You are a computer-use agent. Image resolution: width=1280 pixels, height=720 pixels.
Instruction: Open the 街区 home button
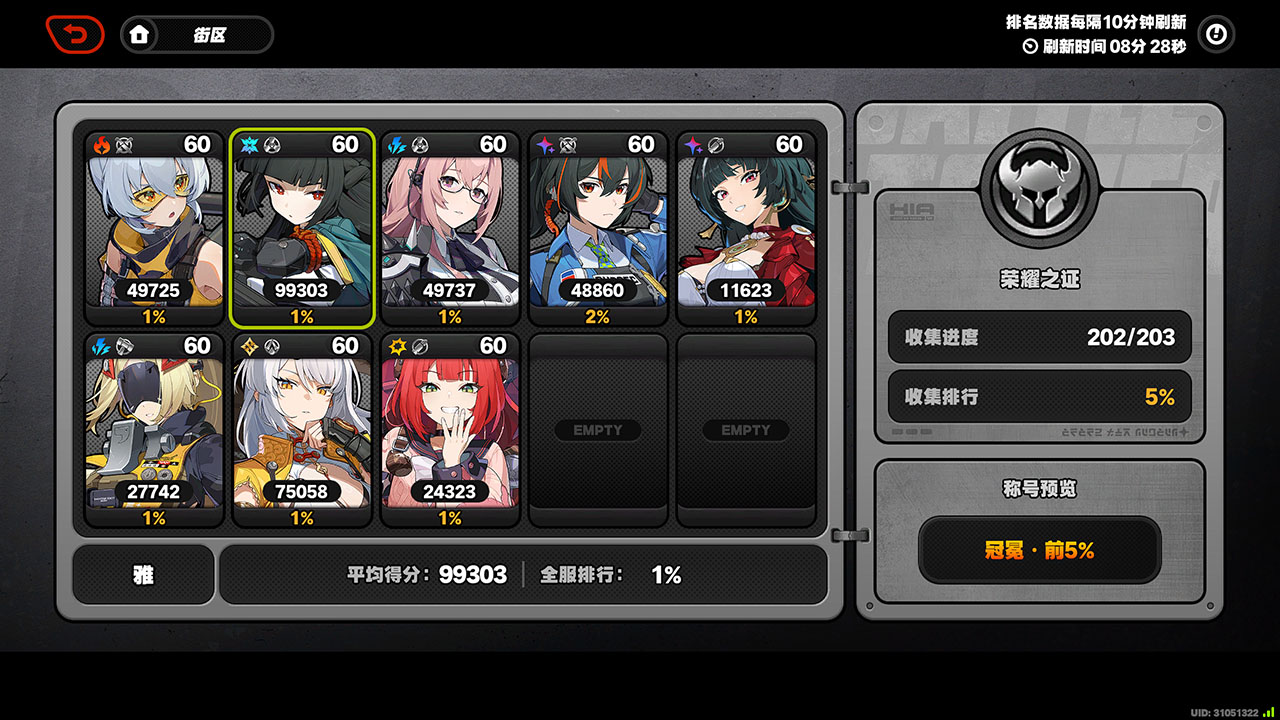click(197, 35)
